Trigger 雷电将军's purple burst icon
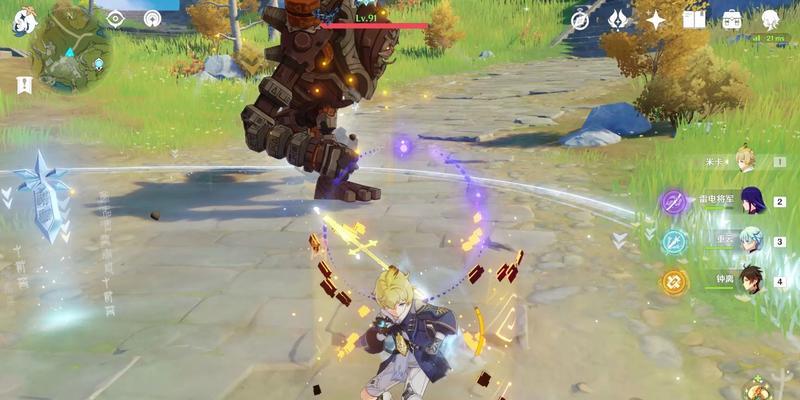Viewport: 800px width, 400px height. tap(674, 202)
